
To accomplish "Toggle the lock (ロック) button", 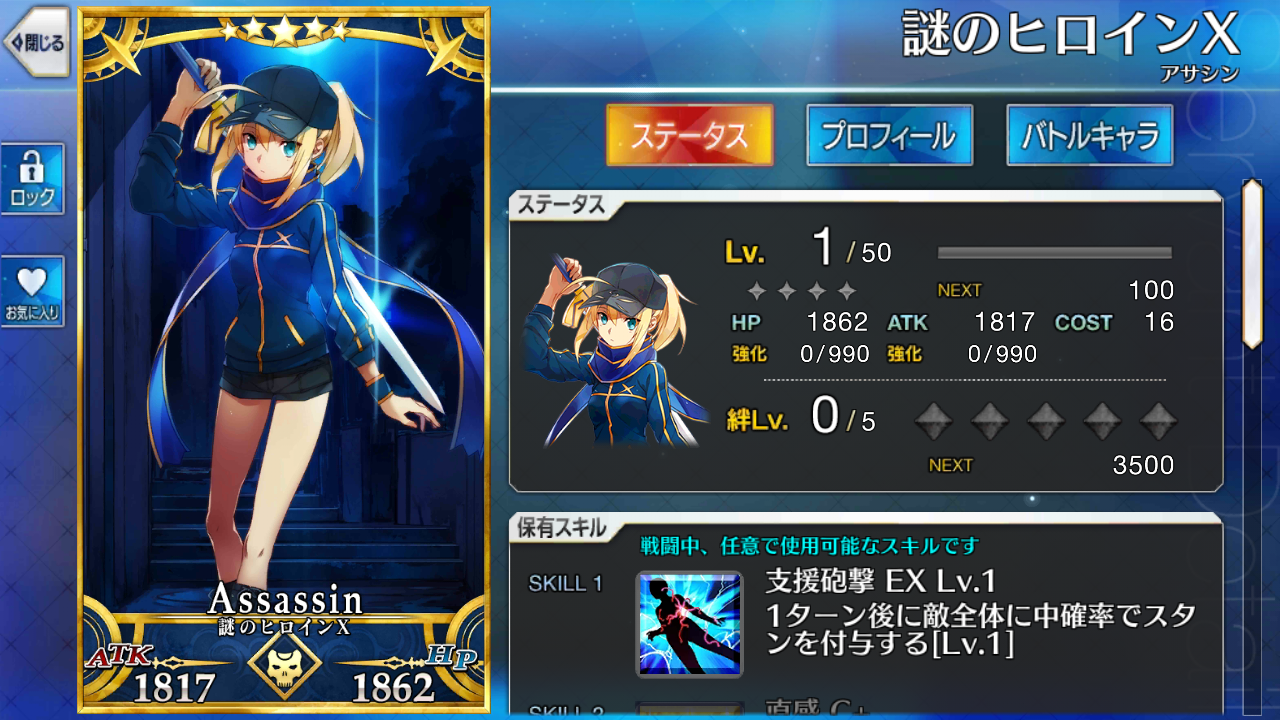I will [32, 178].
